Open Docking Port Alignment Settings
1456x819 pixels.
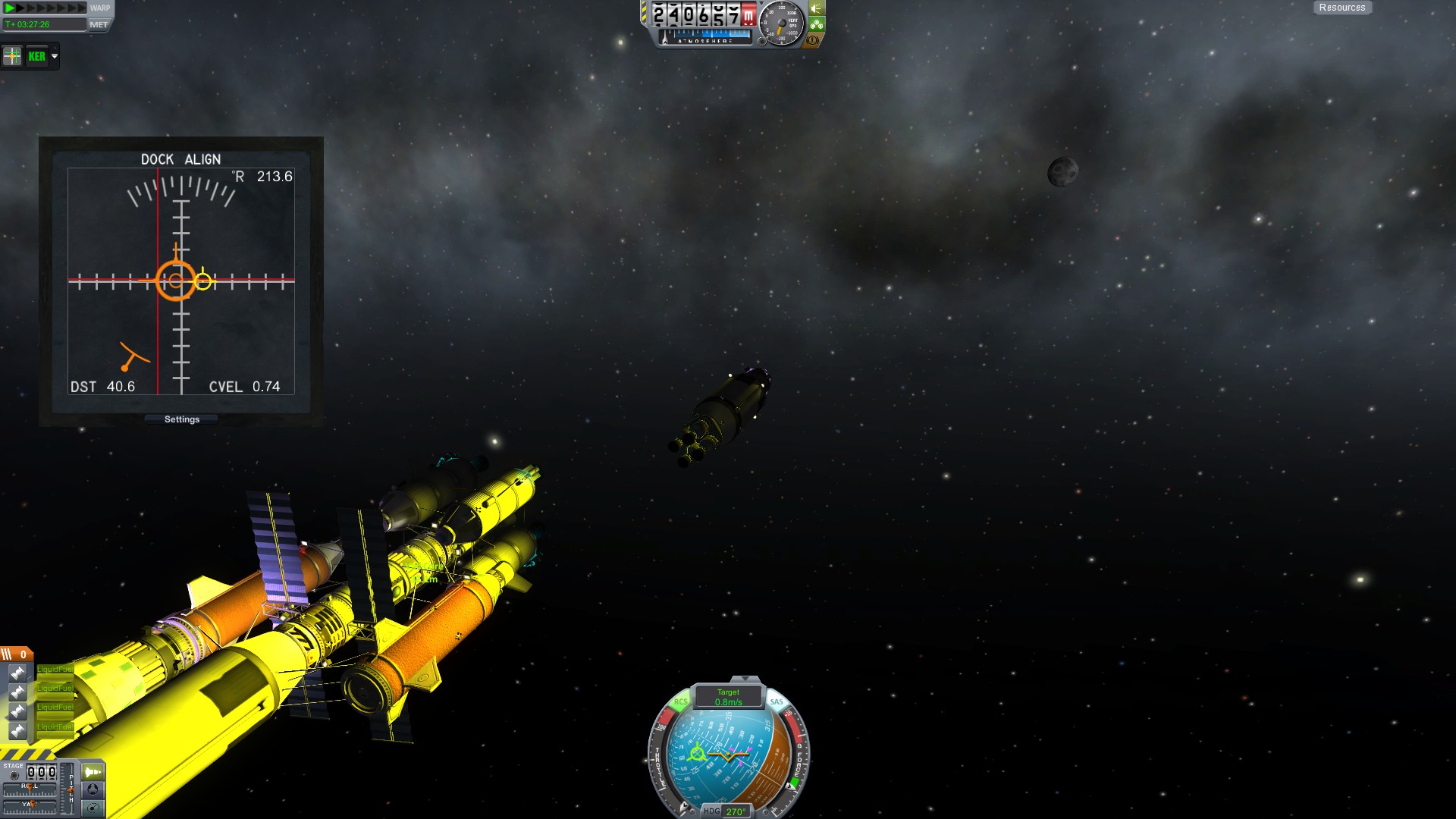[182, 419]
